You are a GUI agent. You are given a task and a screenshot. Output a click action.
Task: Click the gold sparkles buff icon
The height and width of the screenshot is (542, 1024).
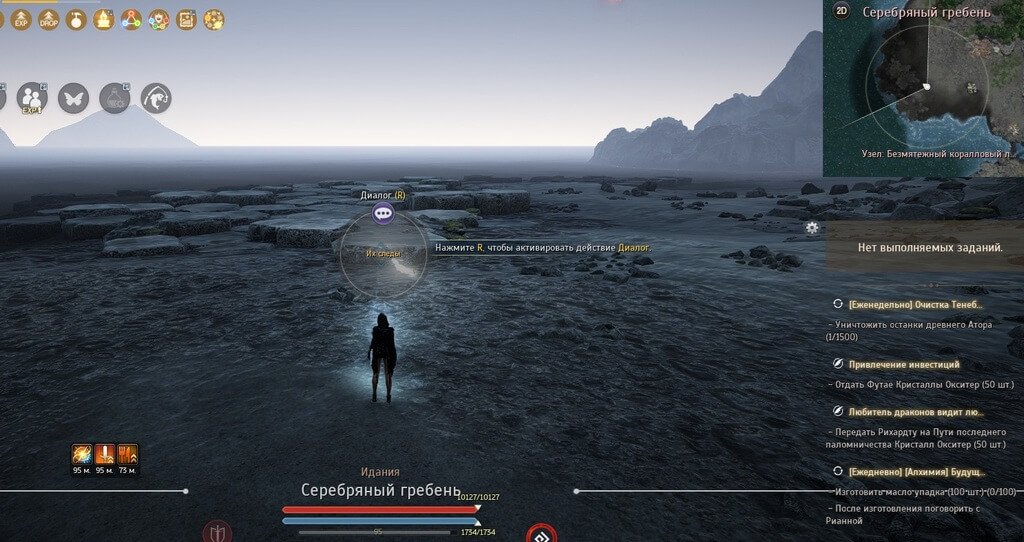(x=213, y=19)
